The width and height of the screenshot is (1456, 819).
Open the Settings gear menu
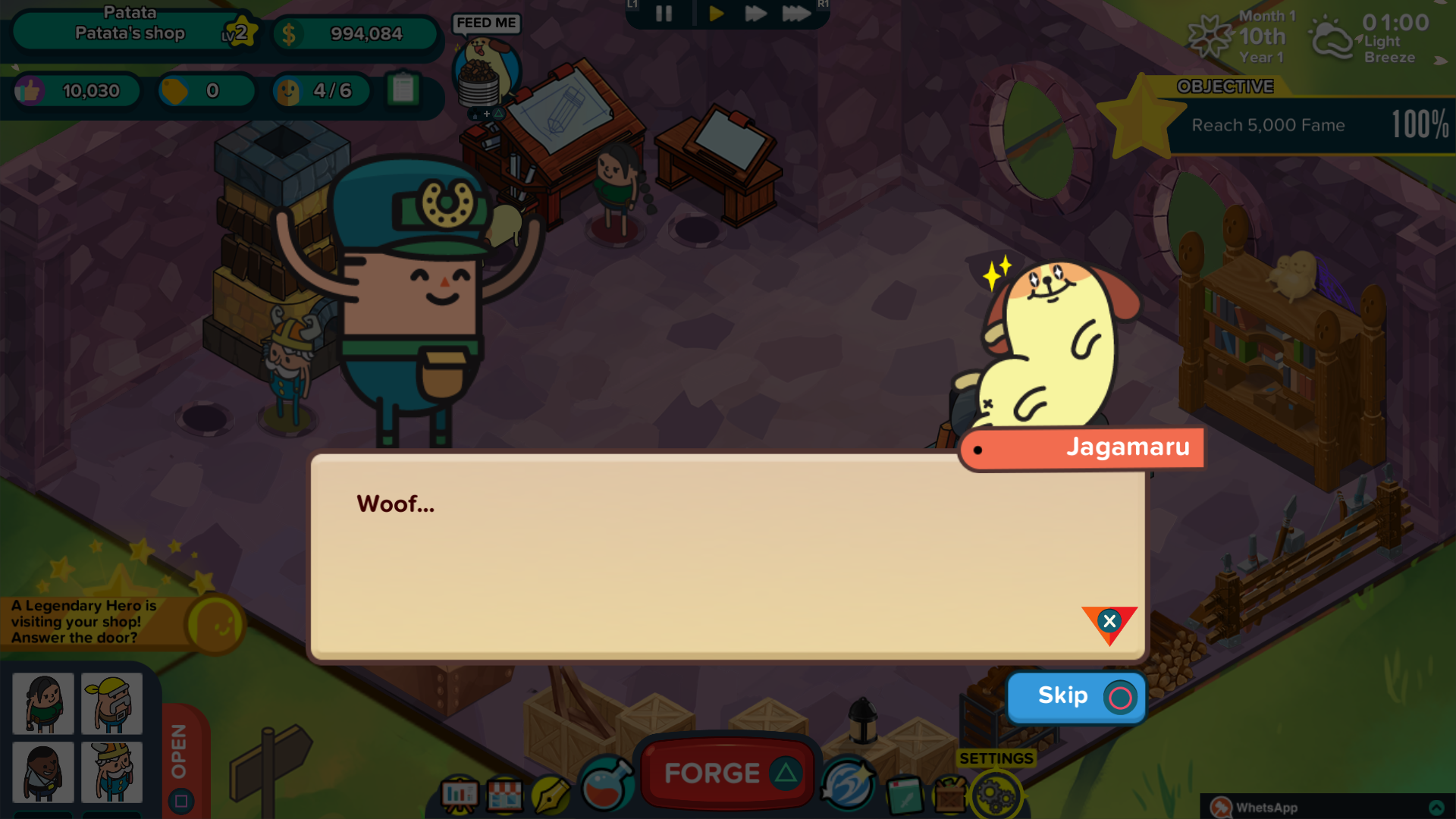point(996,793)
